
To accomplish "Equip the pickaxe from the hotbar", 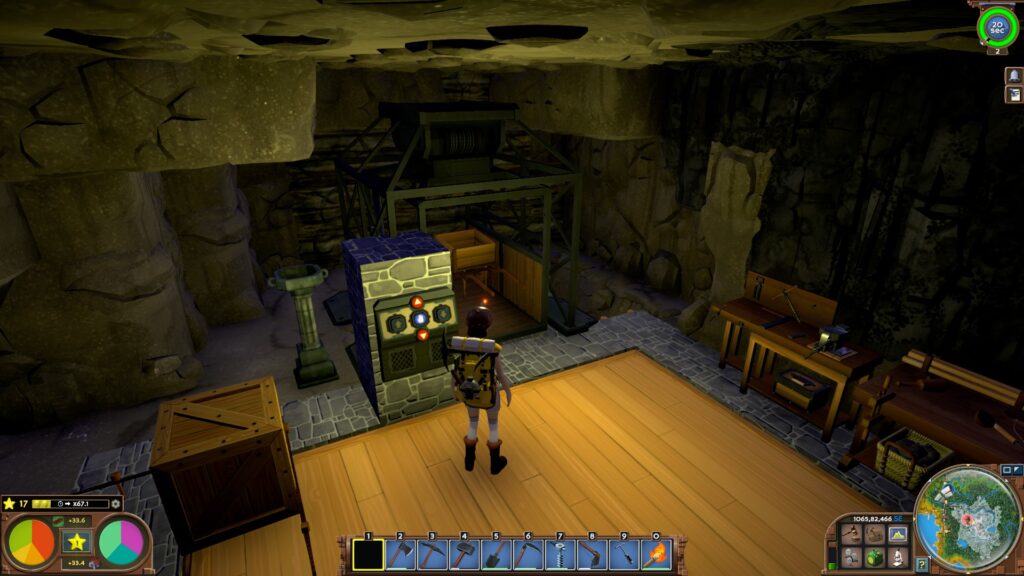I will 432,554.
